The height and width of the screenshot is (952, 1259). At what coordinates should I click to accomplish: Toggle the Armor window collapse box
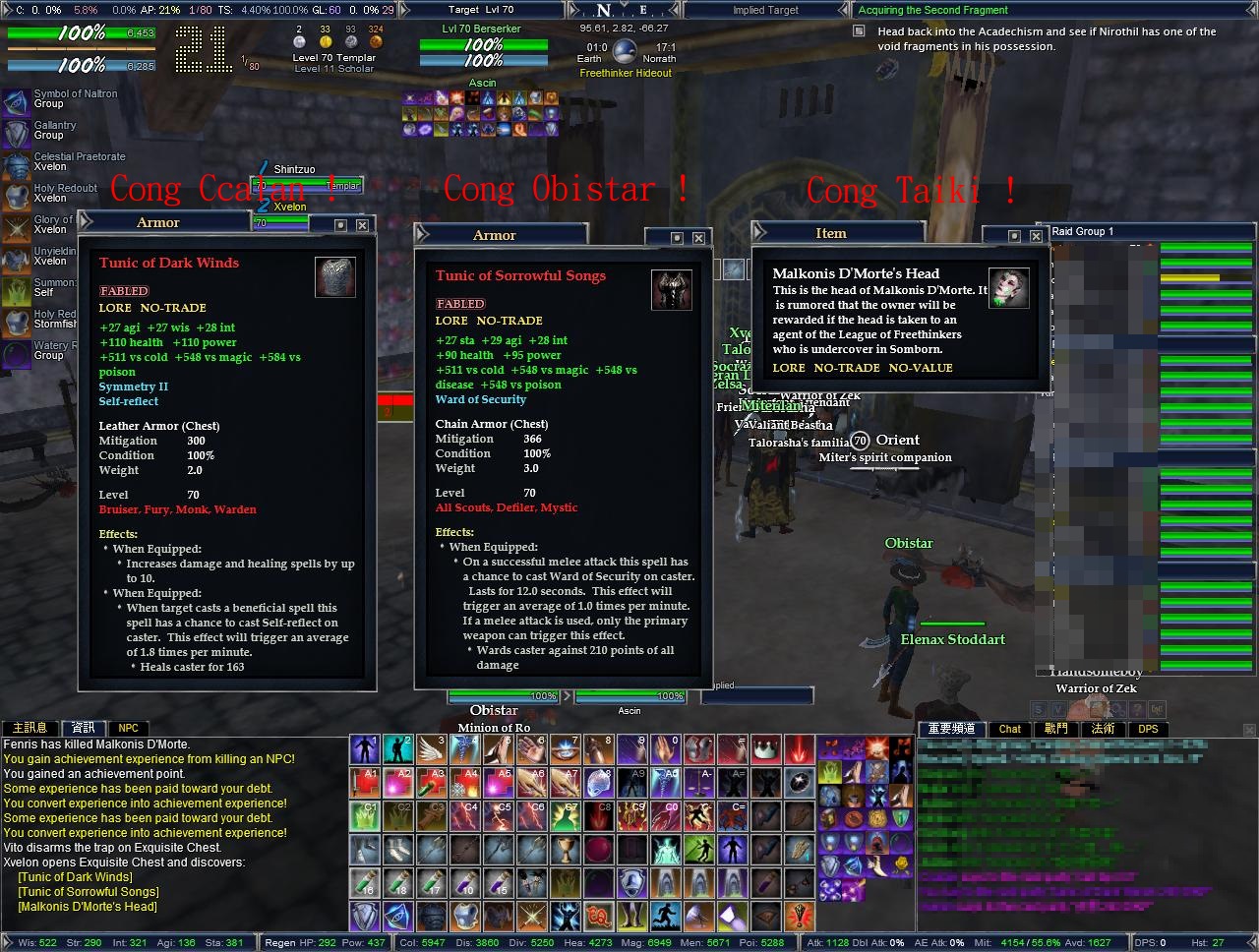[x=341, y=224]
